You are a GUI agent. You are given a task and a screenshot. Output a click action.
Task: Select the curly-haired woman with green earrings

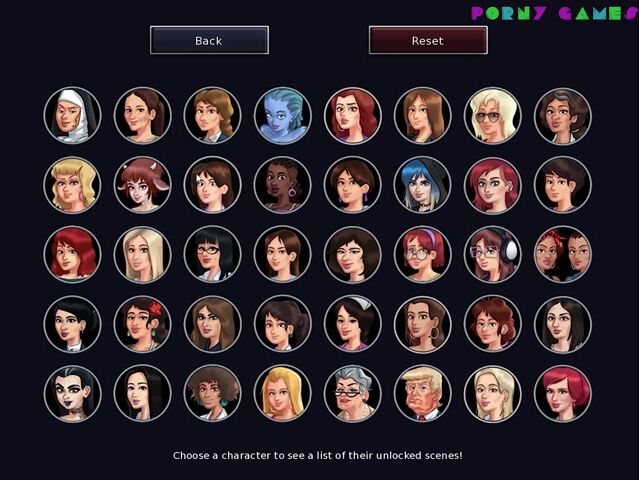(x=212, y=393)
